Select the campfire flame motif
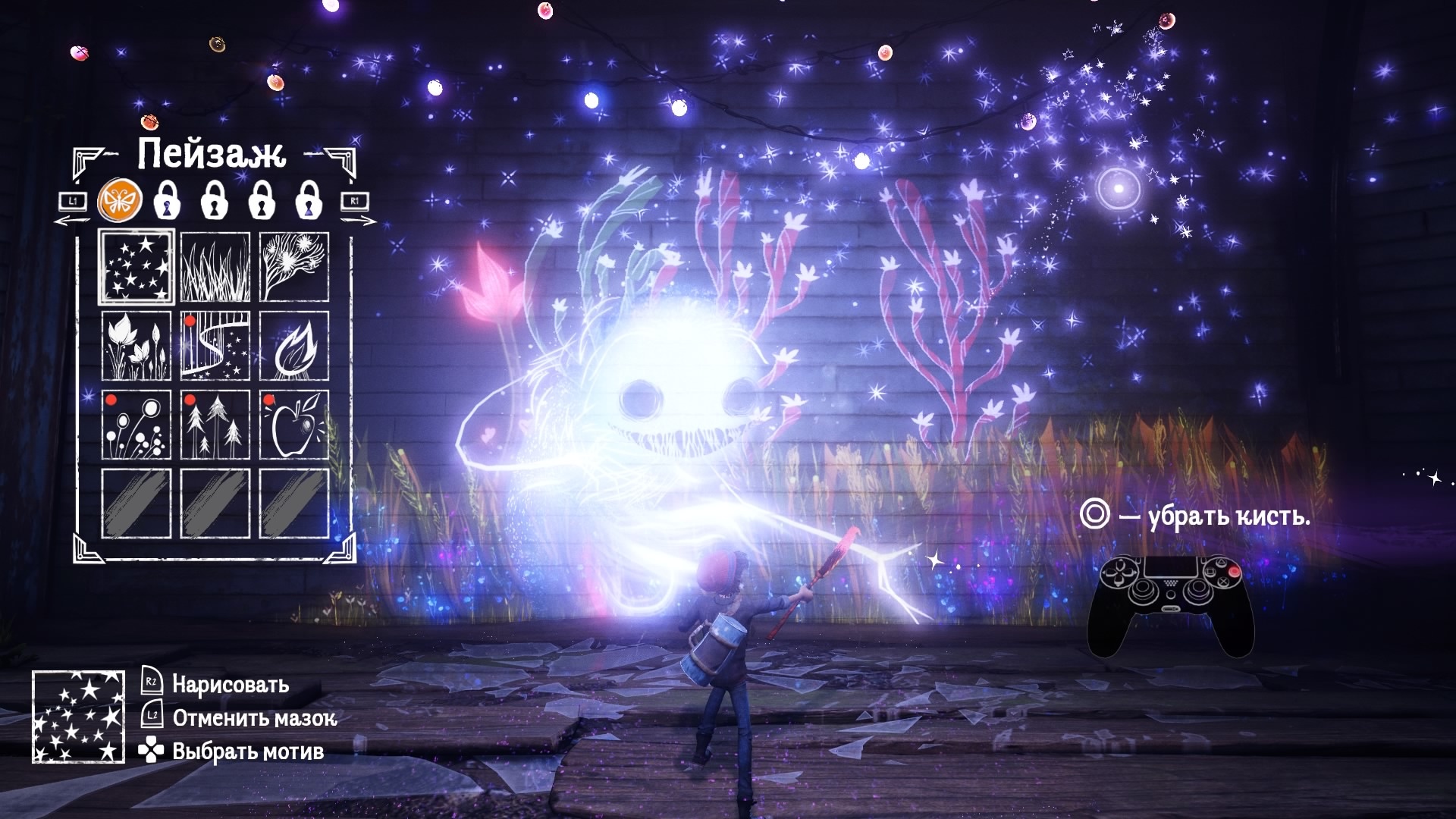 point(294,346)
